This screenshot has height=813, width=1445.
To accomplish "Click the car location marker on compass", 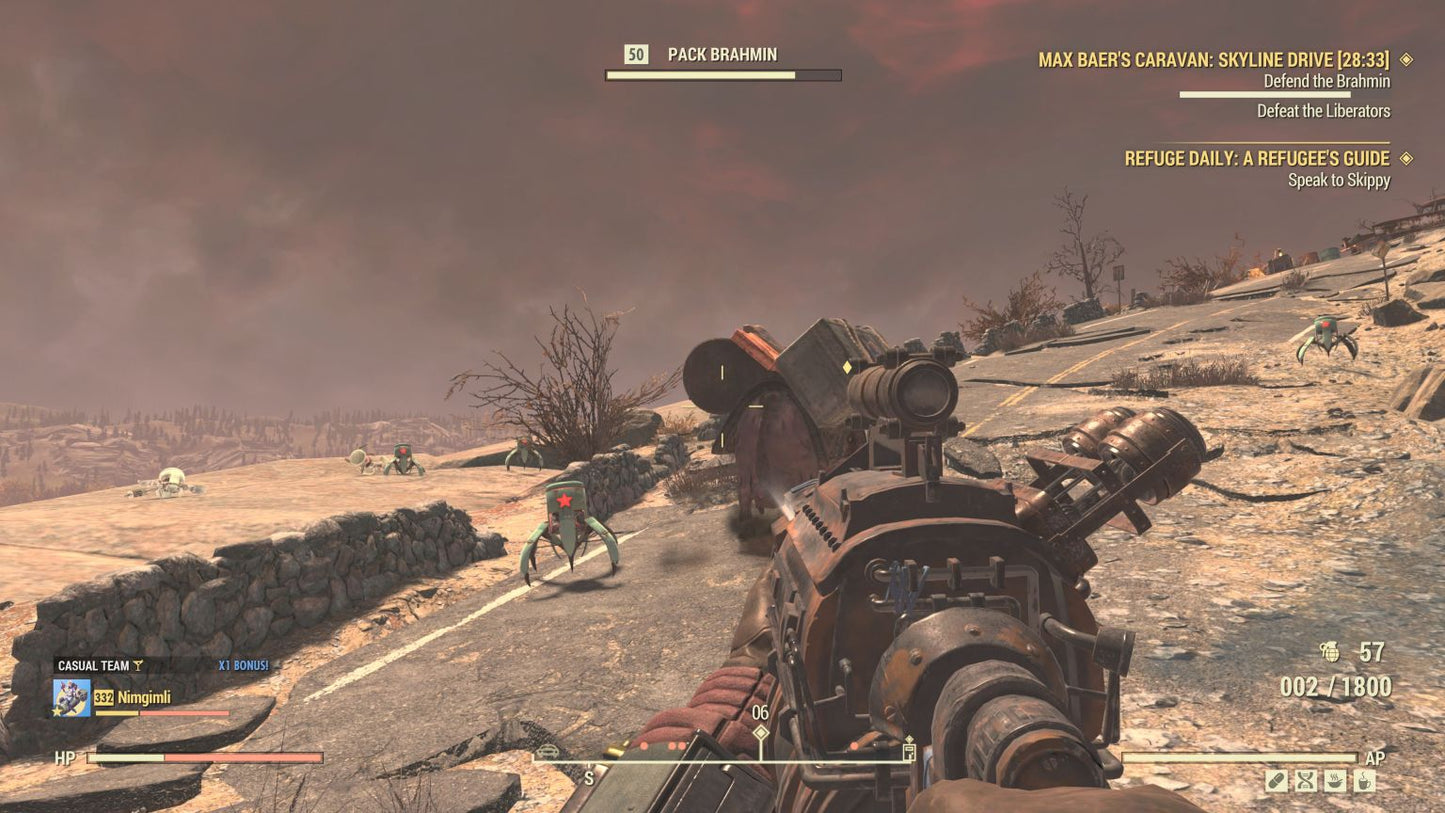I will (547, 751).
